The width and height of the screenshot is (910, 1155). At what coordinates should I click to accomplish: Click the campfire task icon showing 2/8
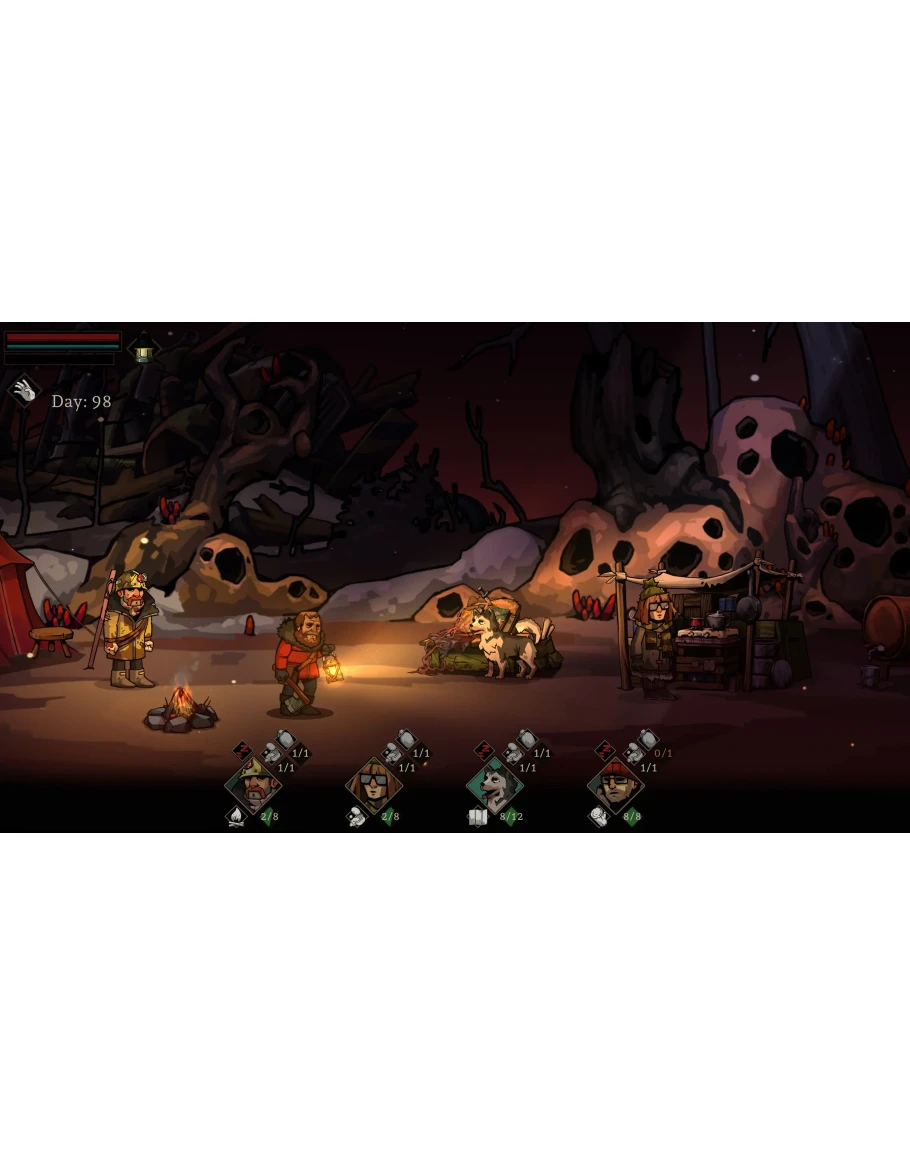point(237,816)
